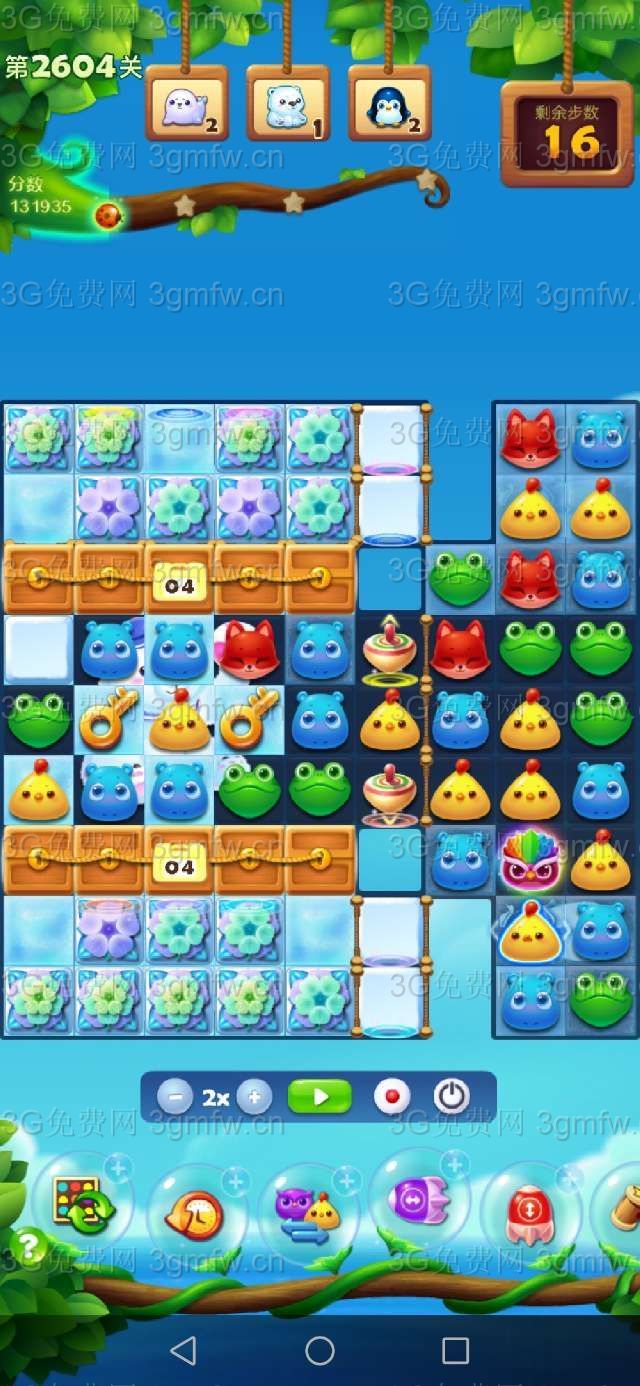Increase the playback speed with the plus button
640x1386 pixels.
point(254,1097)
